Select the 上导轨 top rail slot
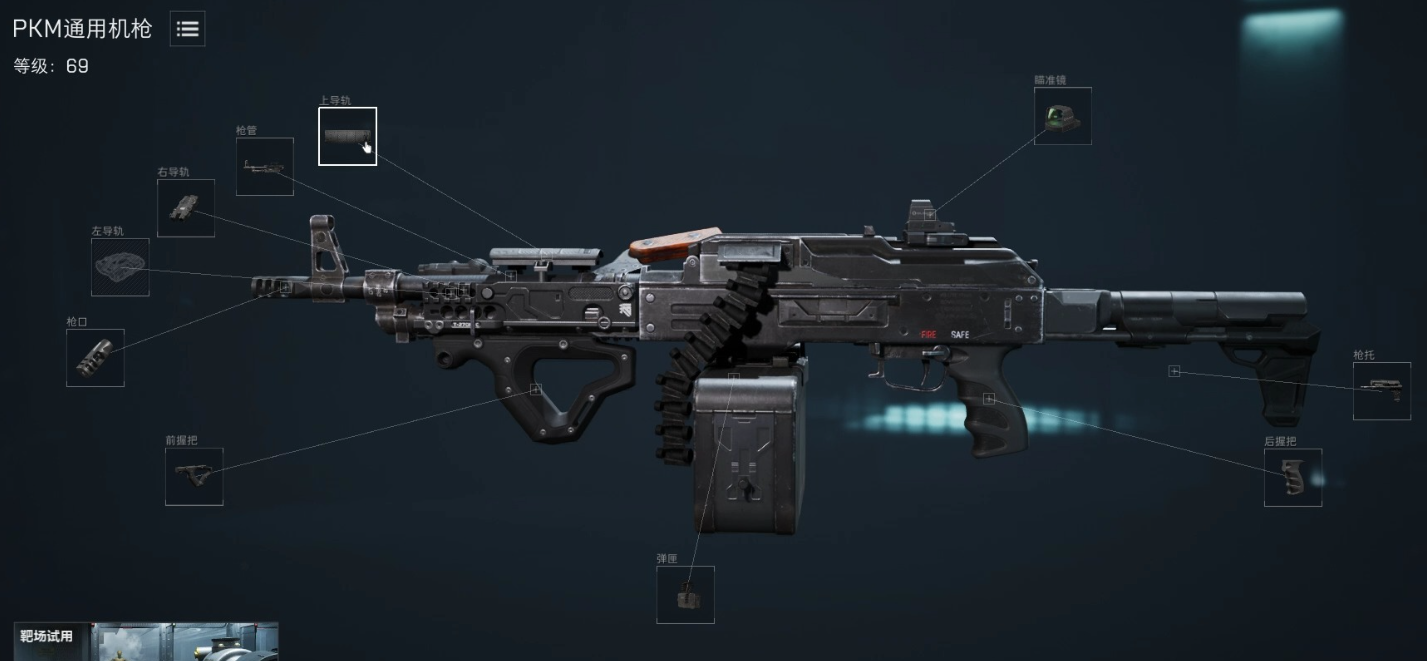The height and width of the screenshot is (661, 1427). [x=347, y=136]
